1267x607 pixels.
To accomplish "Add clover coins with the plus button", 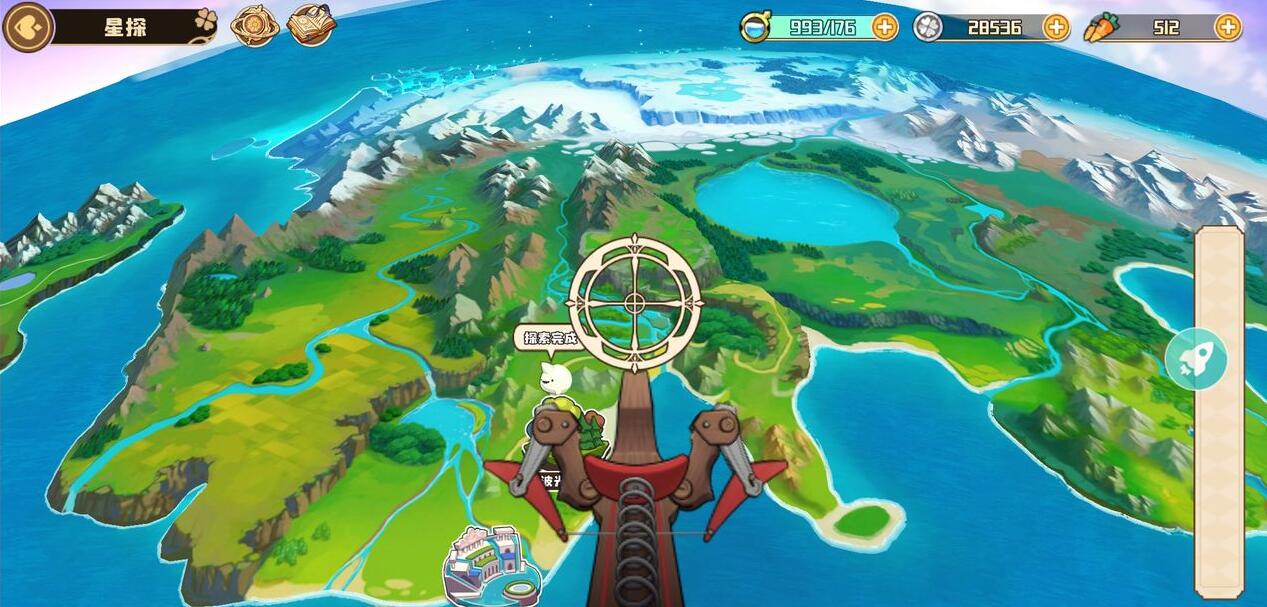I will pyautogui.click(x=1055, y=27).
